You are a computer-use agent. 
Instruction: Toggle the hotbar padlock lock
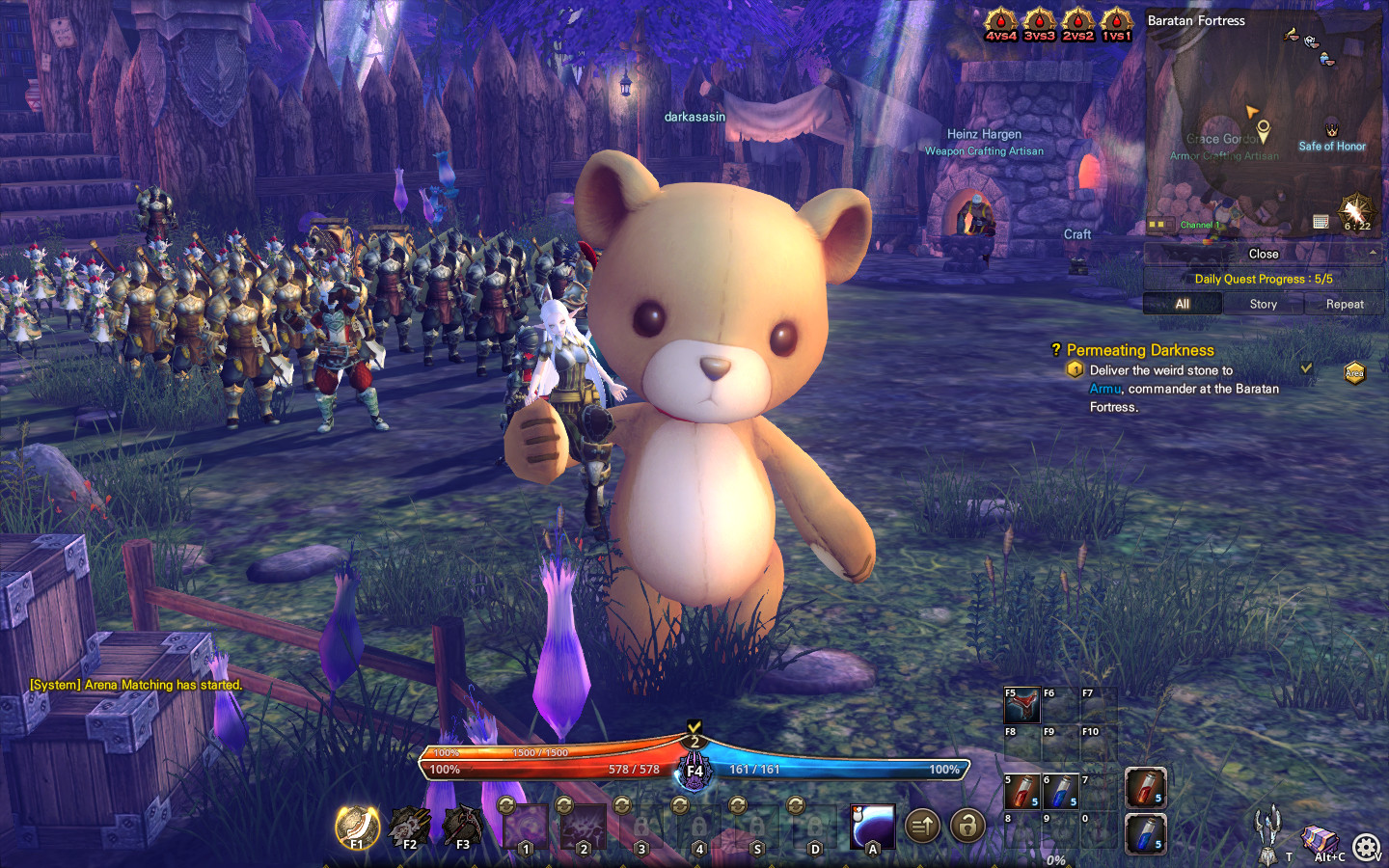coord(967,827)
